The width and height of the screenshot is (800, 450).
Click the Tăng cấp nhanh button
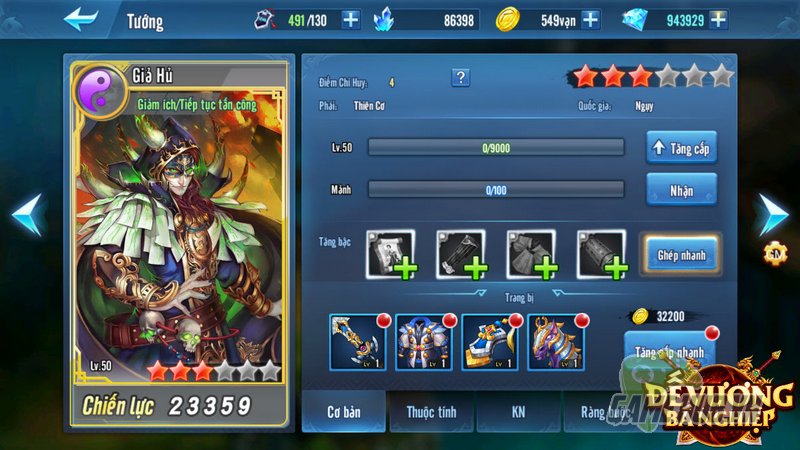[x=670, y=351]
